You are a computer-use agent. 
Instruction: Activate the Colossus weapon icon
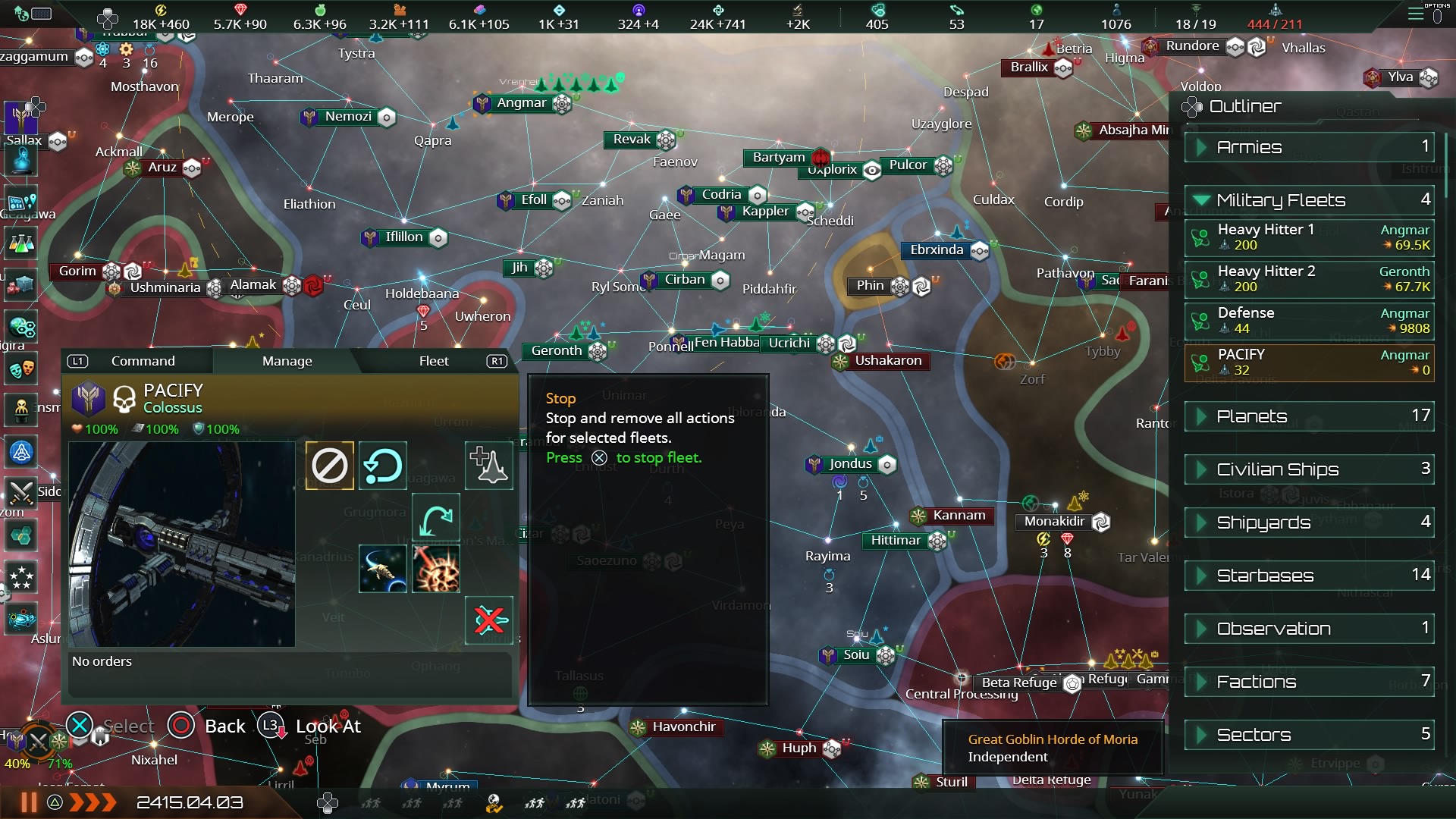[x=436, y=568]
